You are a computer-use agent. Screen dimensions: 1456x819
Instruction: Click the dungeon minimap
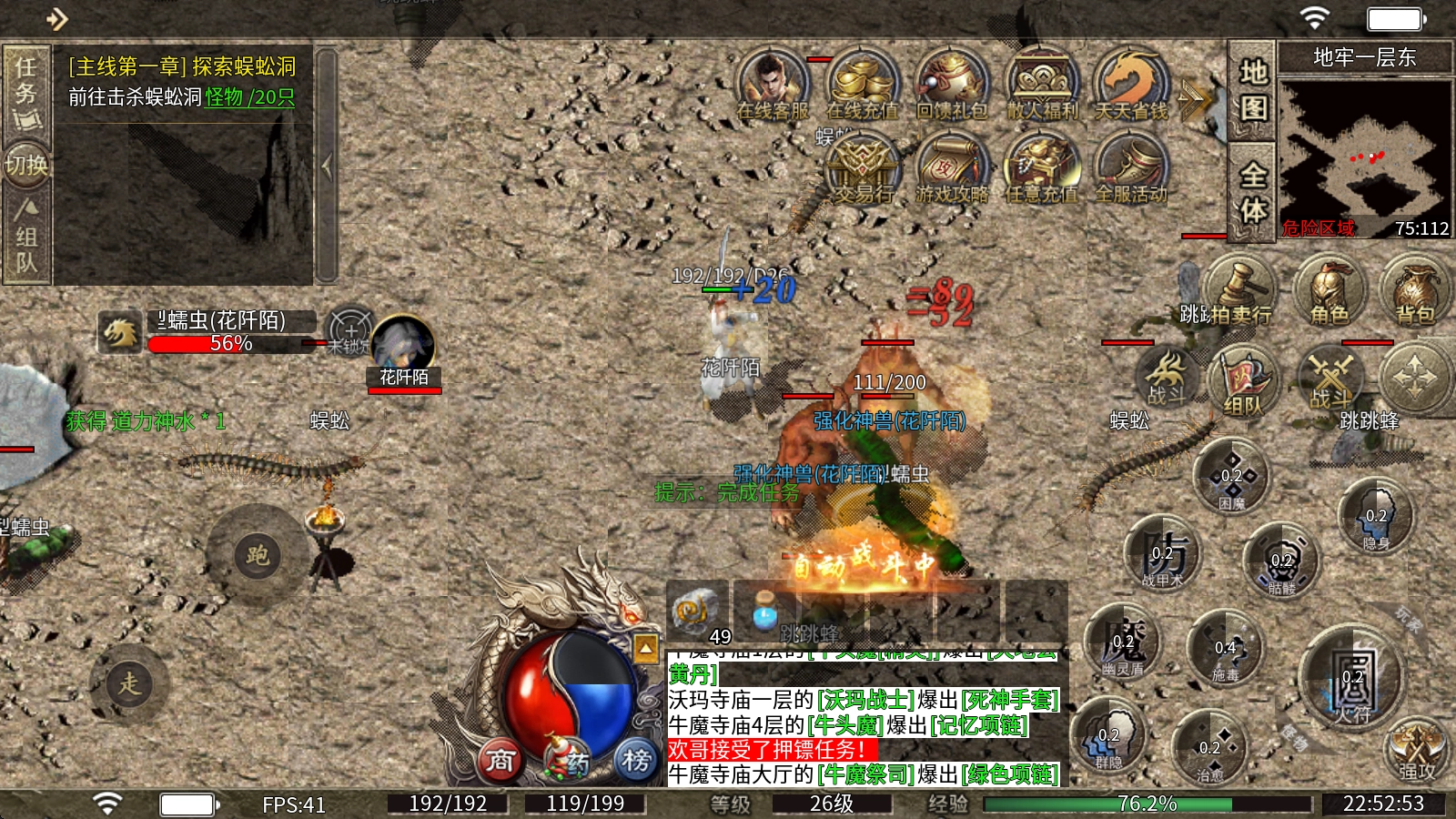[1363, 155]
